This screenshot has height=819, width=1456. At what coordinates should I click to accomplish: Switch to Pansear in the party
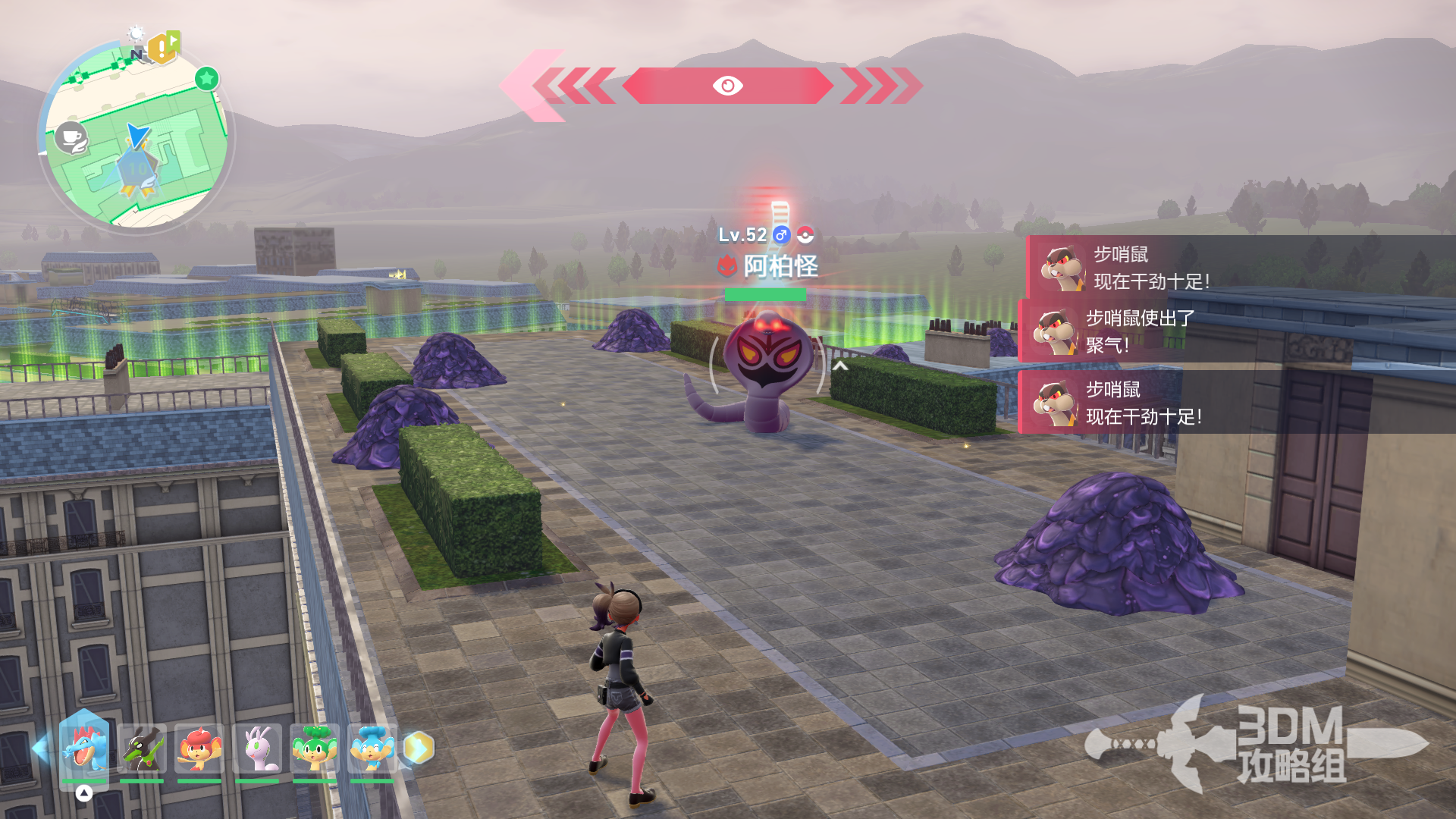click(x=199, y=748)
